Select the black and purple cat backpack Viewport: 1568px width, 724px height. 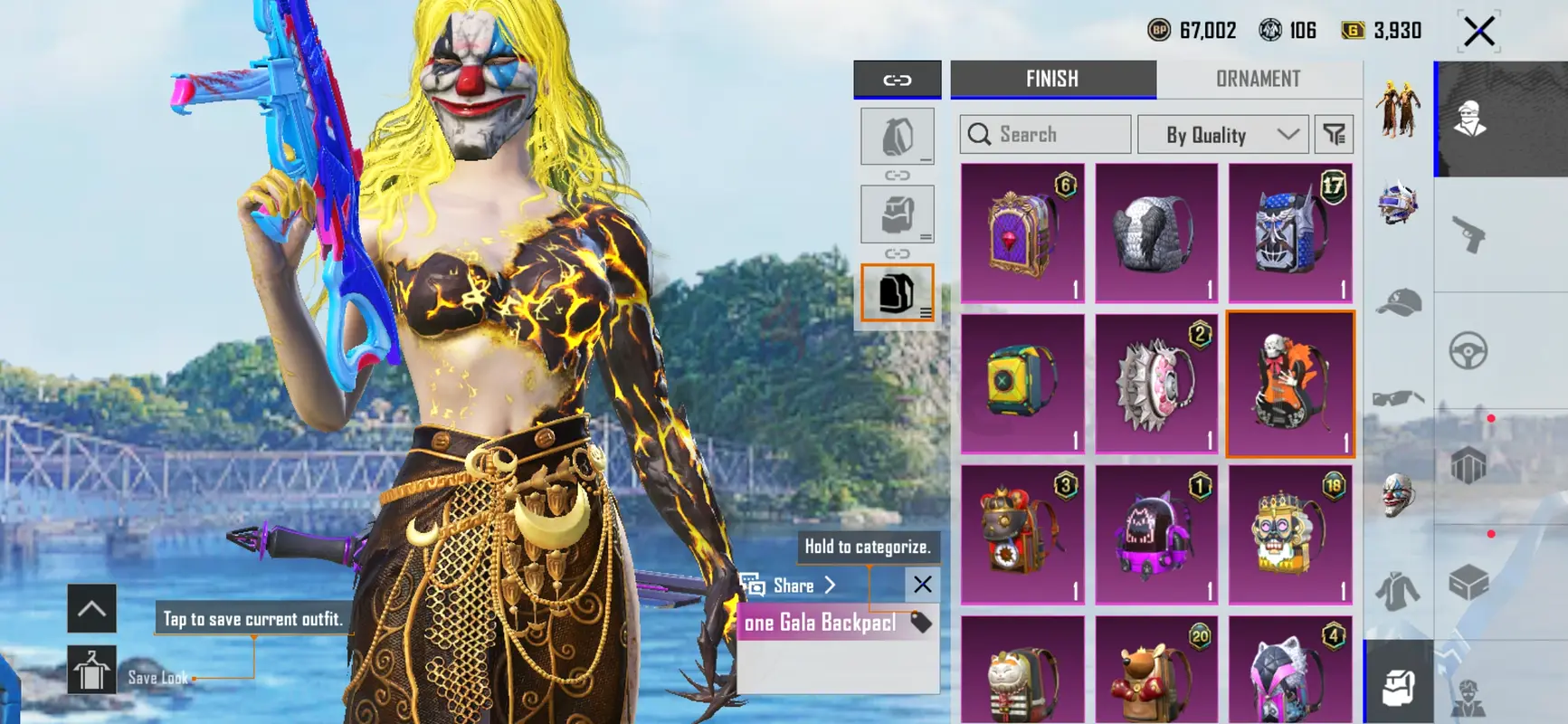click(1156, 535)
